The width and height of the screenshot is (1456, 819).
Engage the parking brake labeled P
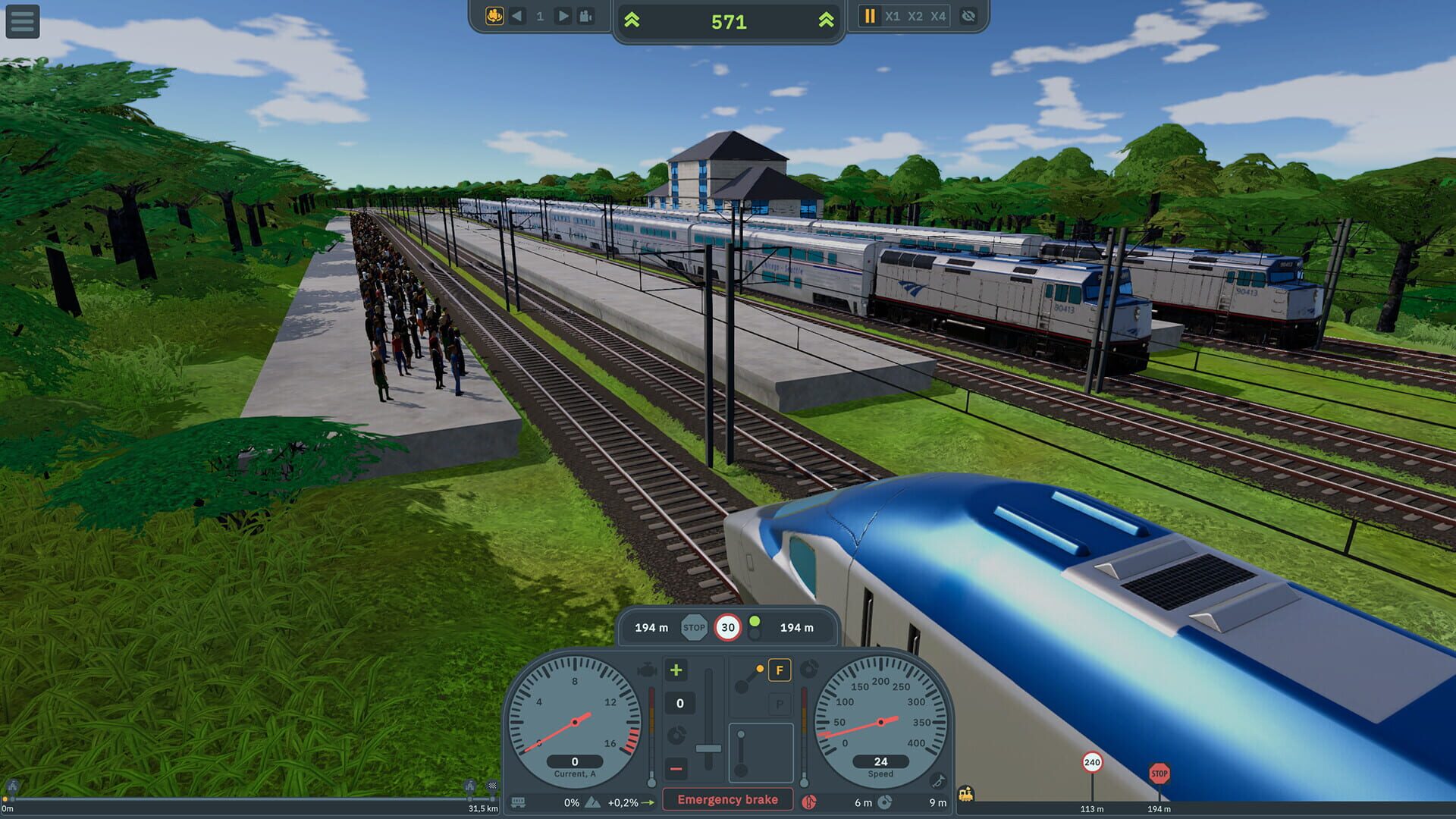[x=780, y=705]
